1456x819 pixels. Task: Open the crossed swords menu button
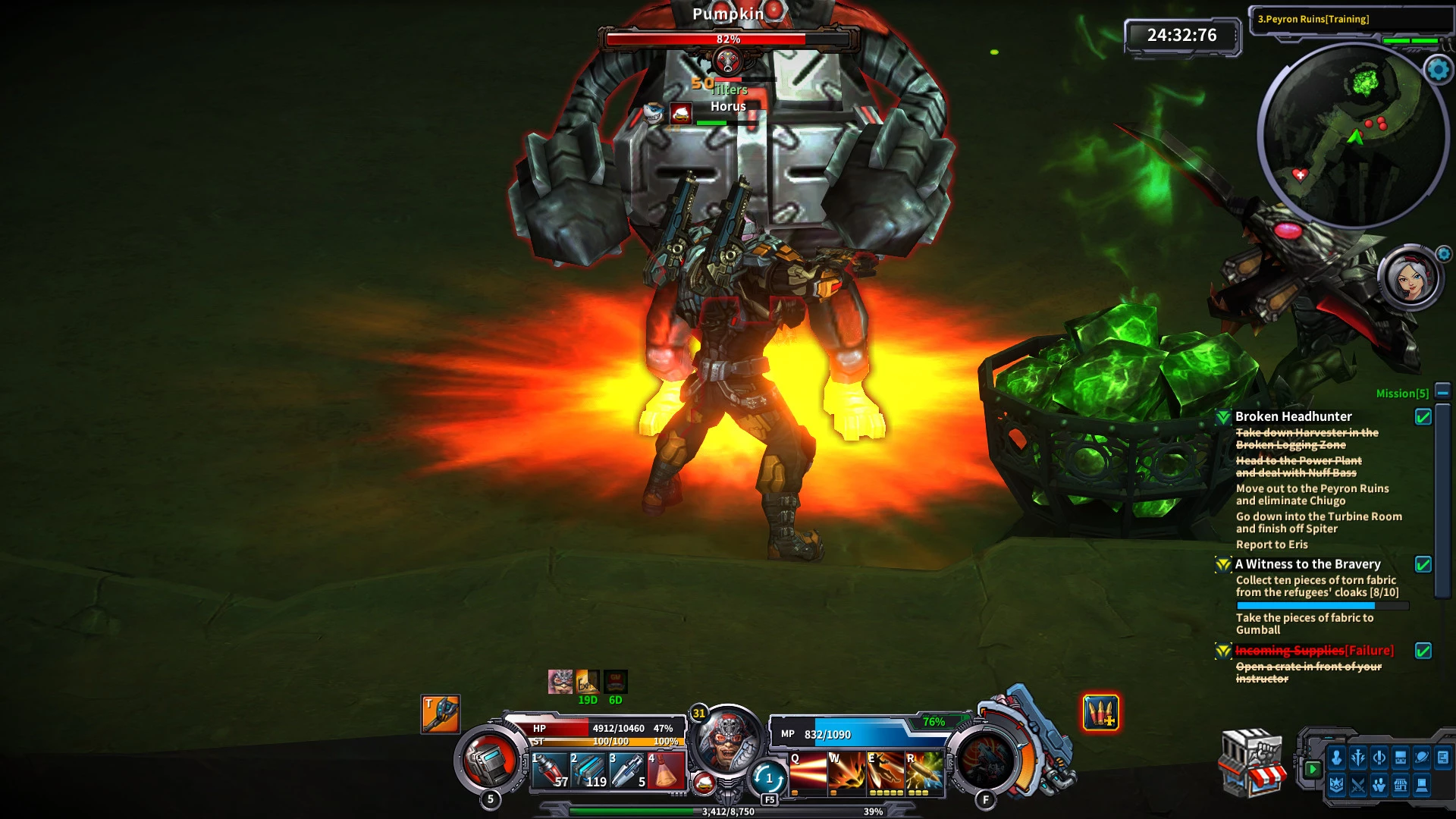click(x=1357, y=786)
